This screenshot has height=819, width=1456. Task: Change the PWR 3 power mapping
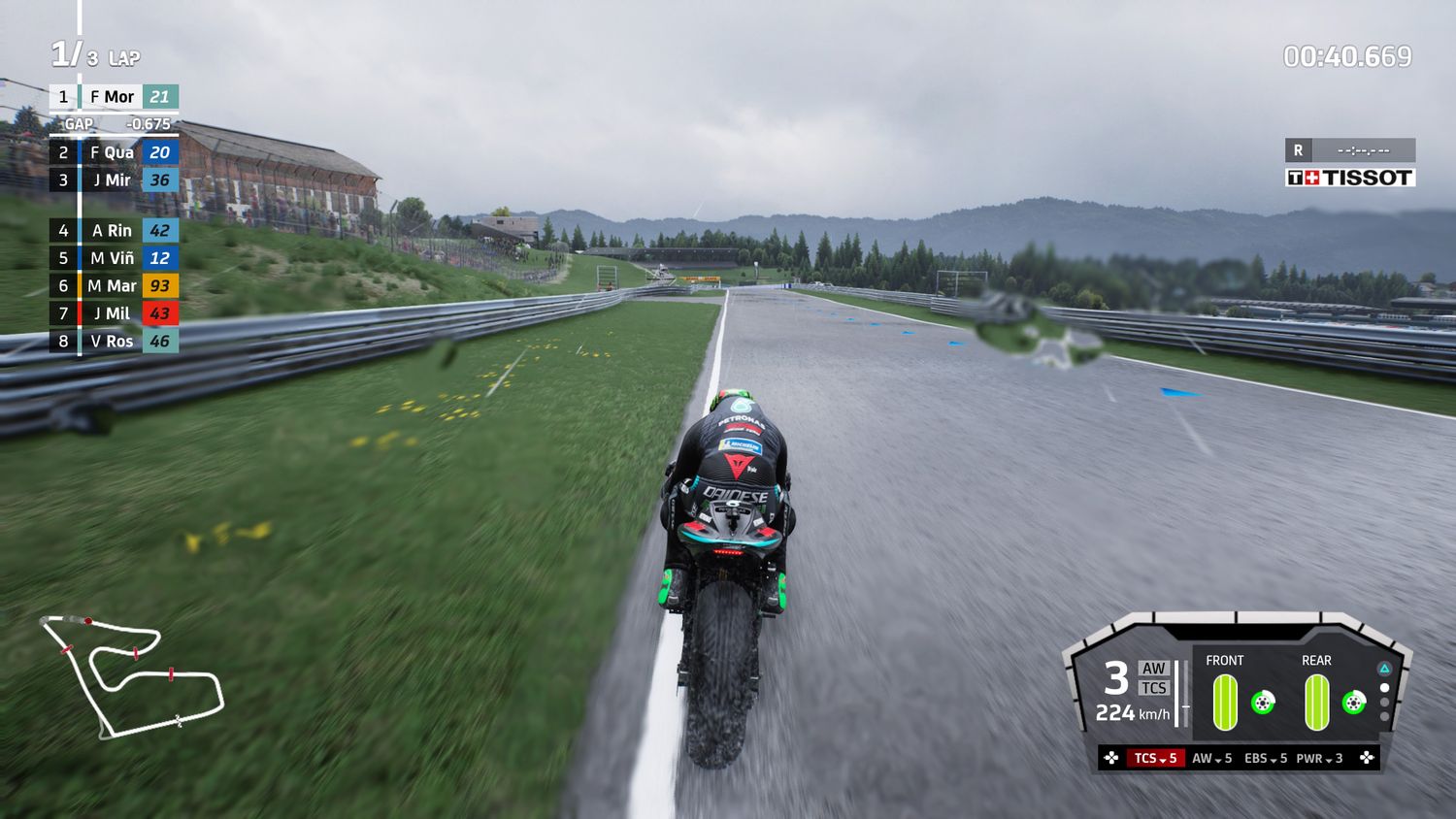(1319, 758)
